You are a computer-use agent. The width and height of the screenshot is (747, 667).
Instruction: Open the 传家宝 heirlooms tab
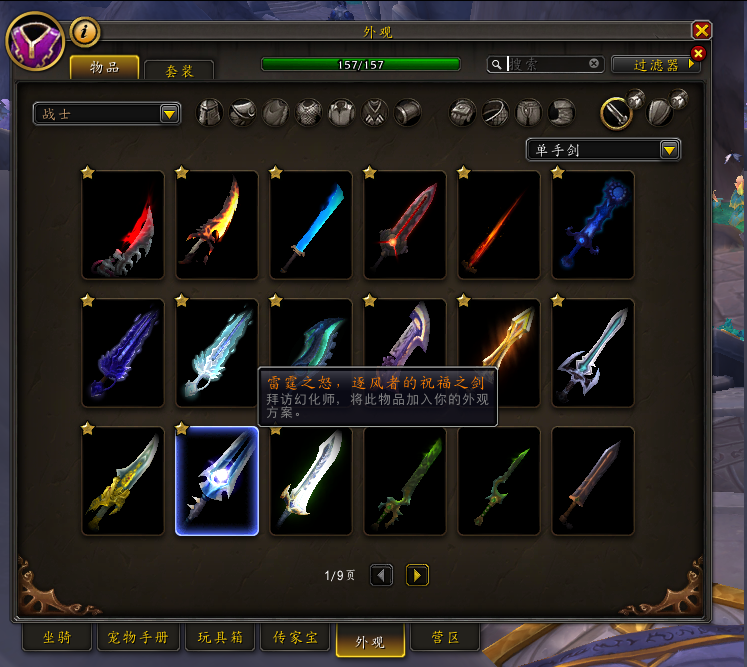(295, 637)
